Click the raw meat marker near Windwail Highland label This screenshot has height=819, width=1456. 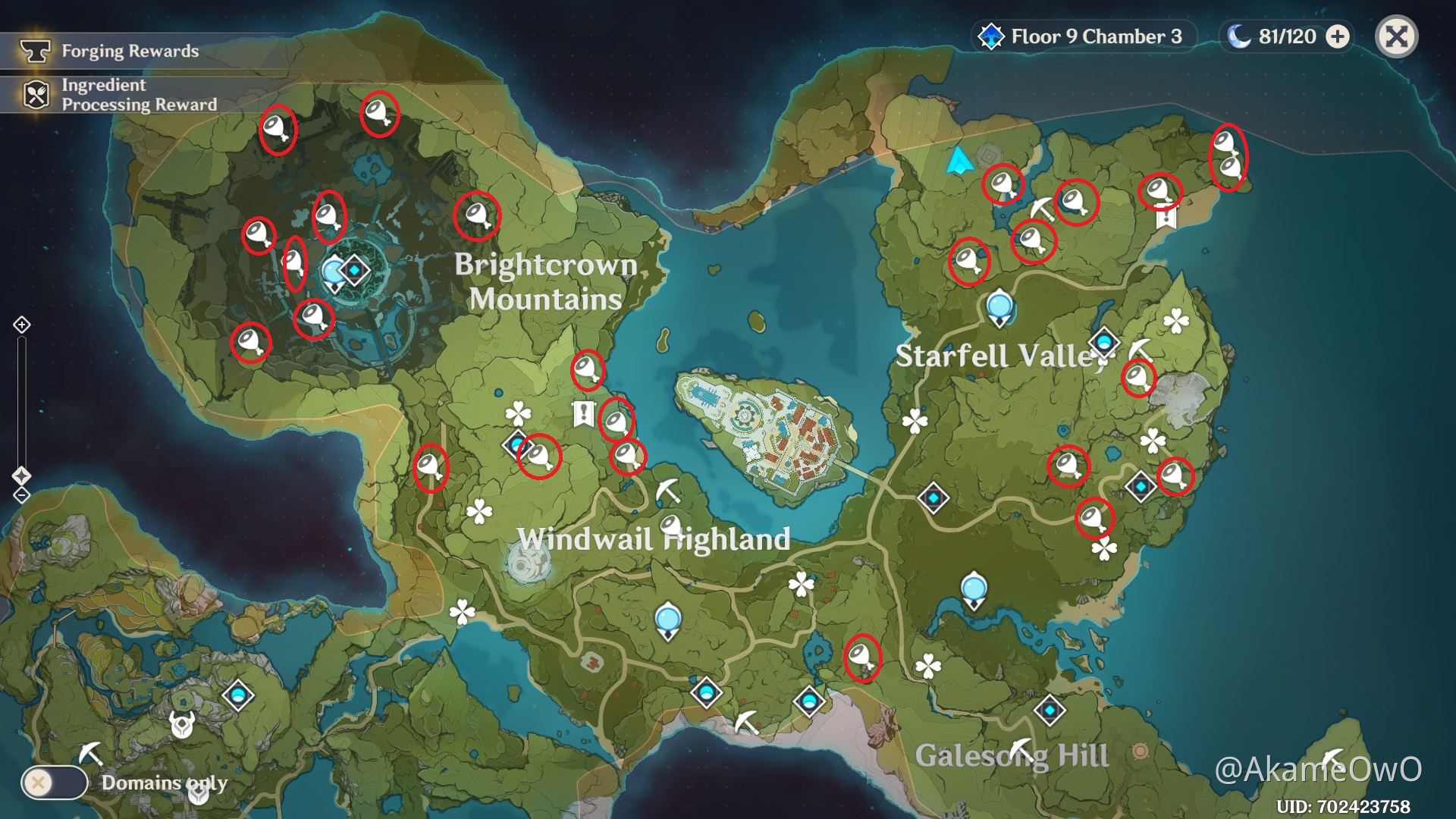[670, 525]
